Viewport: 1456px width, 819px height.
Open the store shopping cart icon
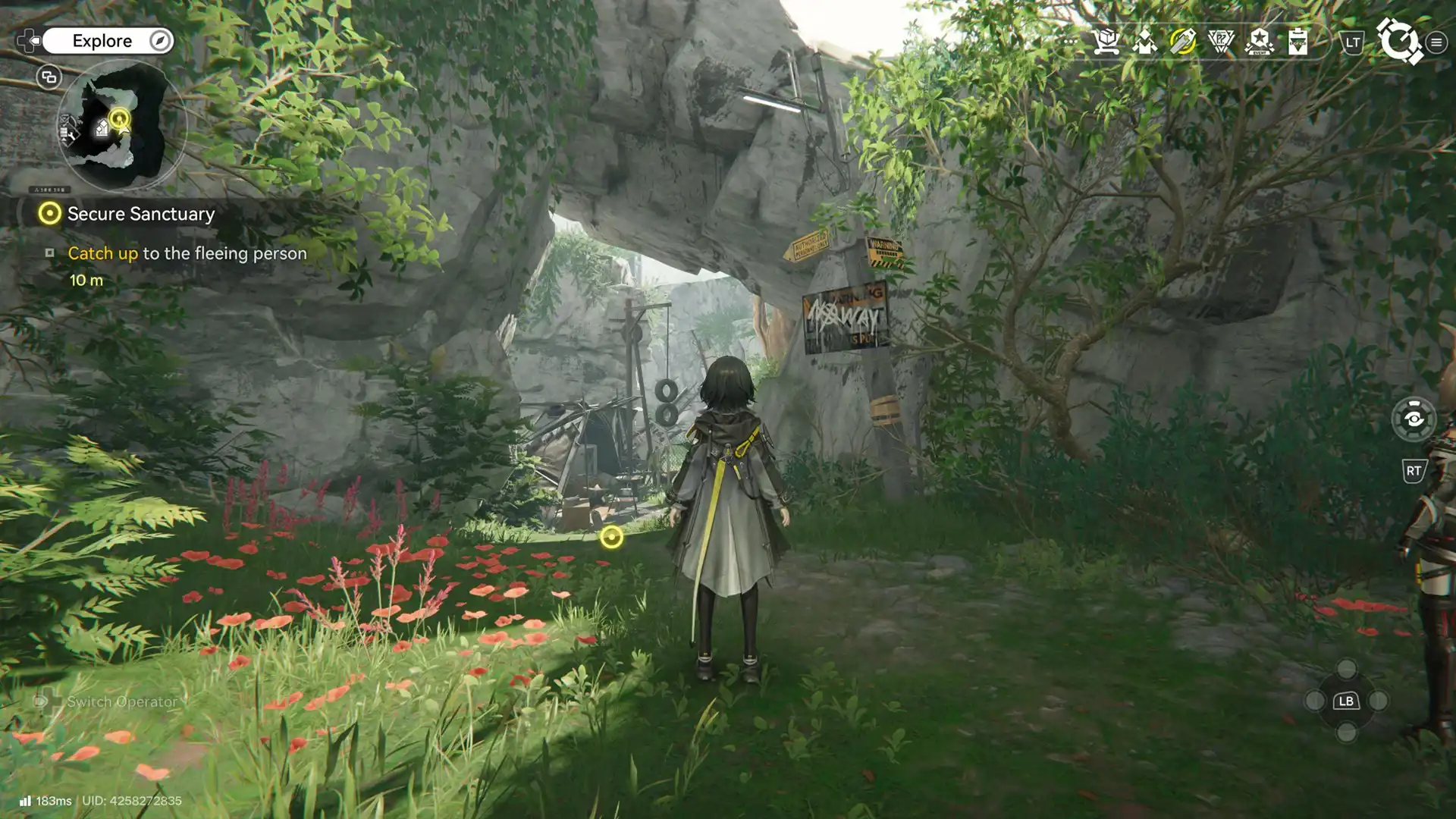coord(1106,42)
